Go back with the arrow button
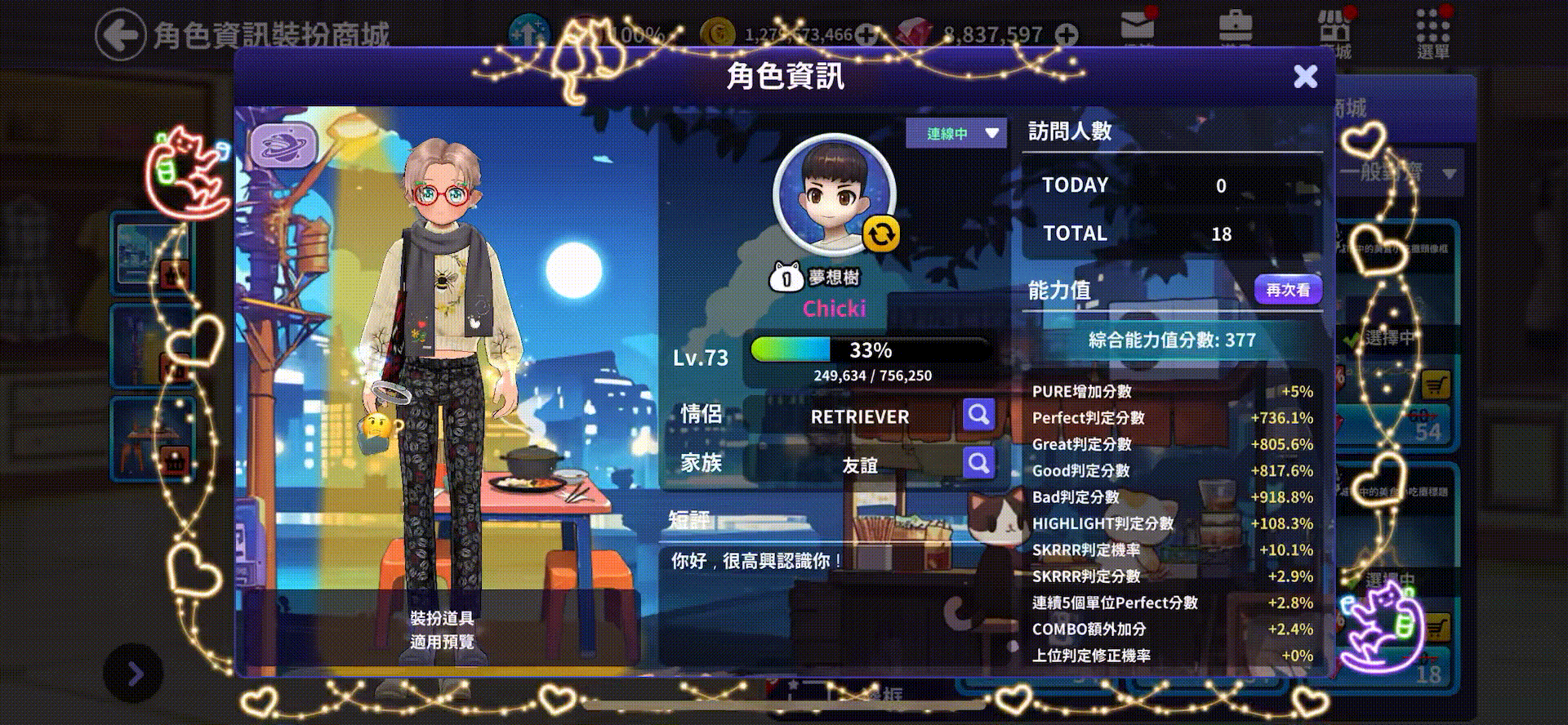 pyautogui.click(x=119, y=34)
